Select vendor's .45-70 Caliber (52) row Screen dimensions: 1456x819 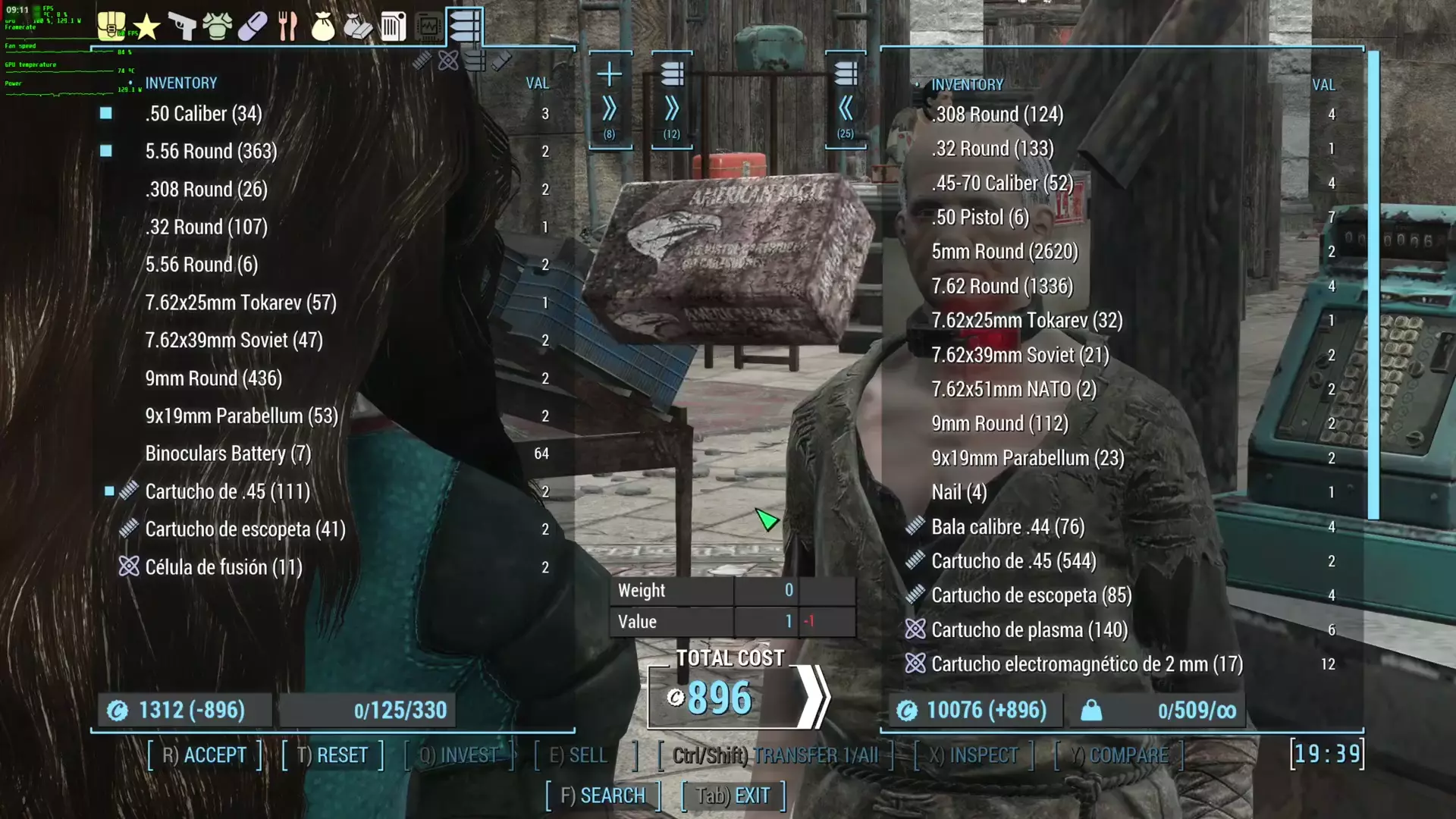(x=1002, y=184)
